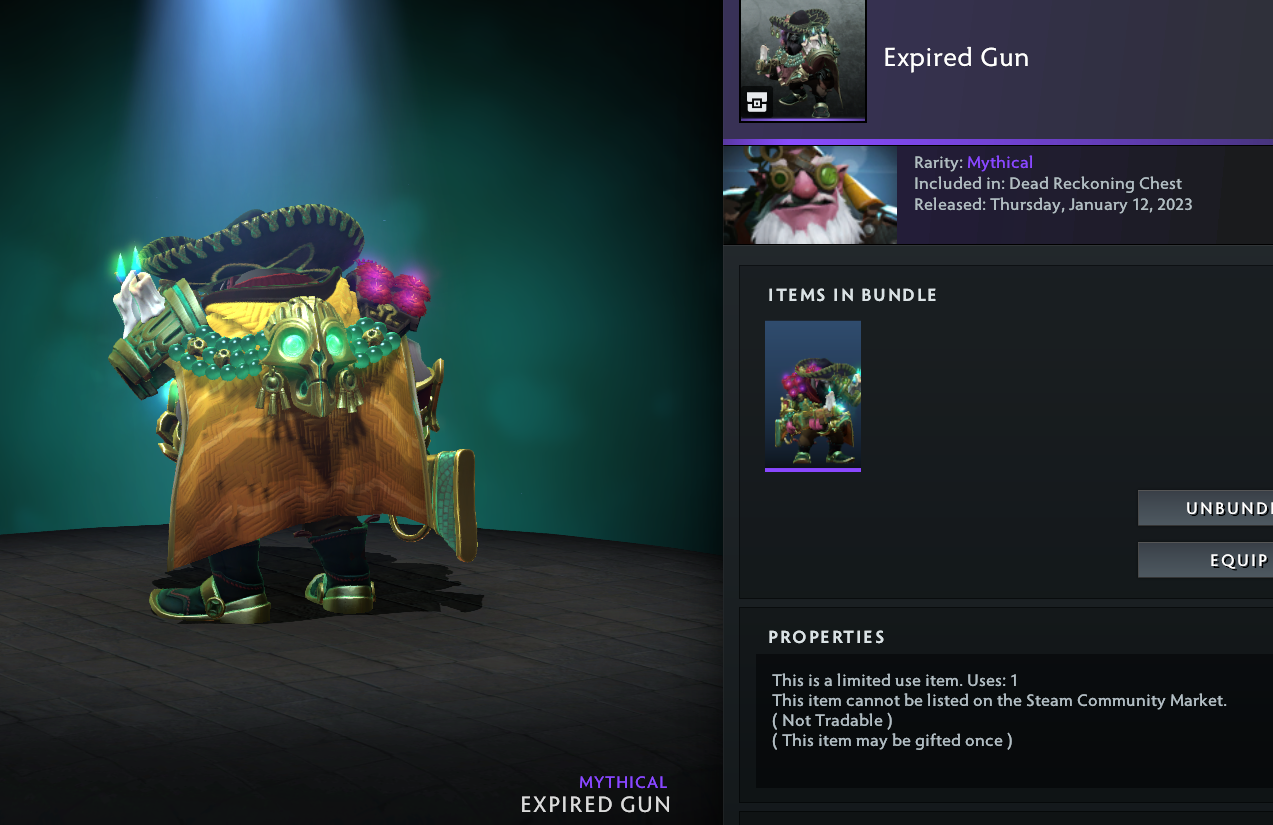
Task: Open the Expired Gun header thumbnail
Action: [x=802, y=60]
